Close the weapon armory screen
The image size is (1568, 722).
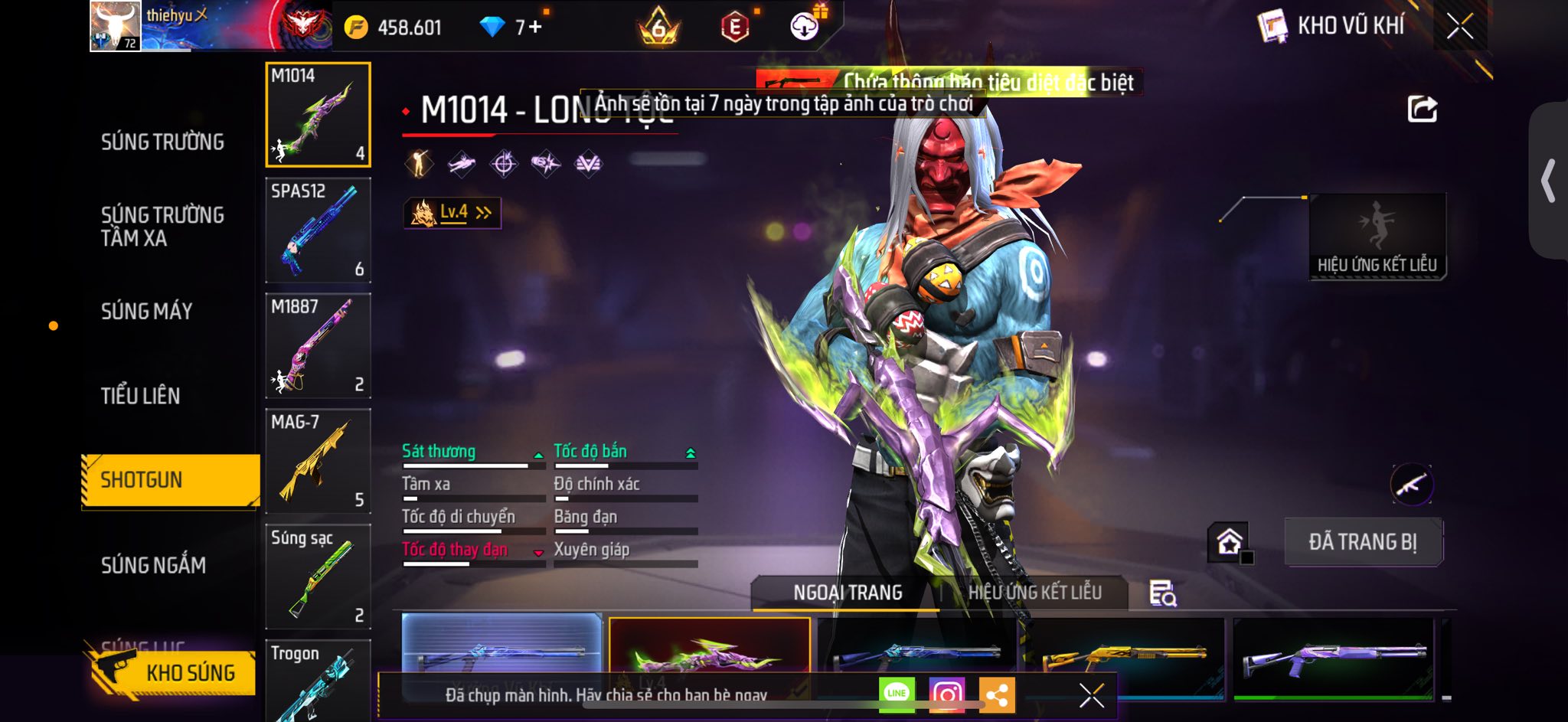pos(1459,27)
